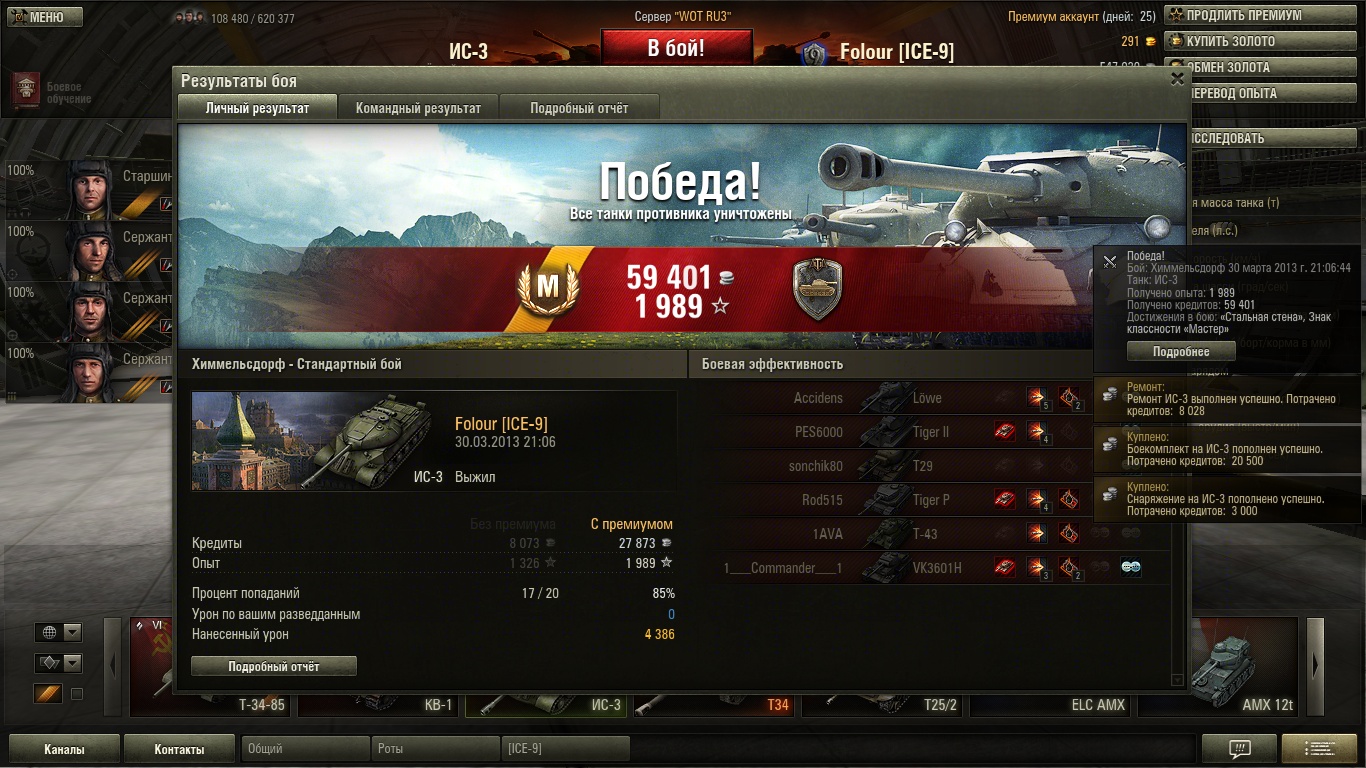Open the Контакты list

pos(179,749)
